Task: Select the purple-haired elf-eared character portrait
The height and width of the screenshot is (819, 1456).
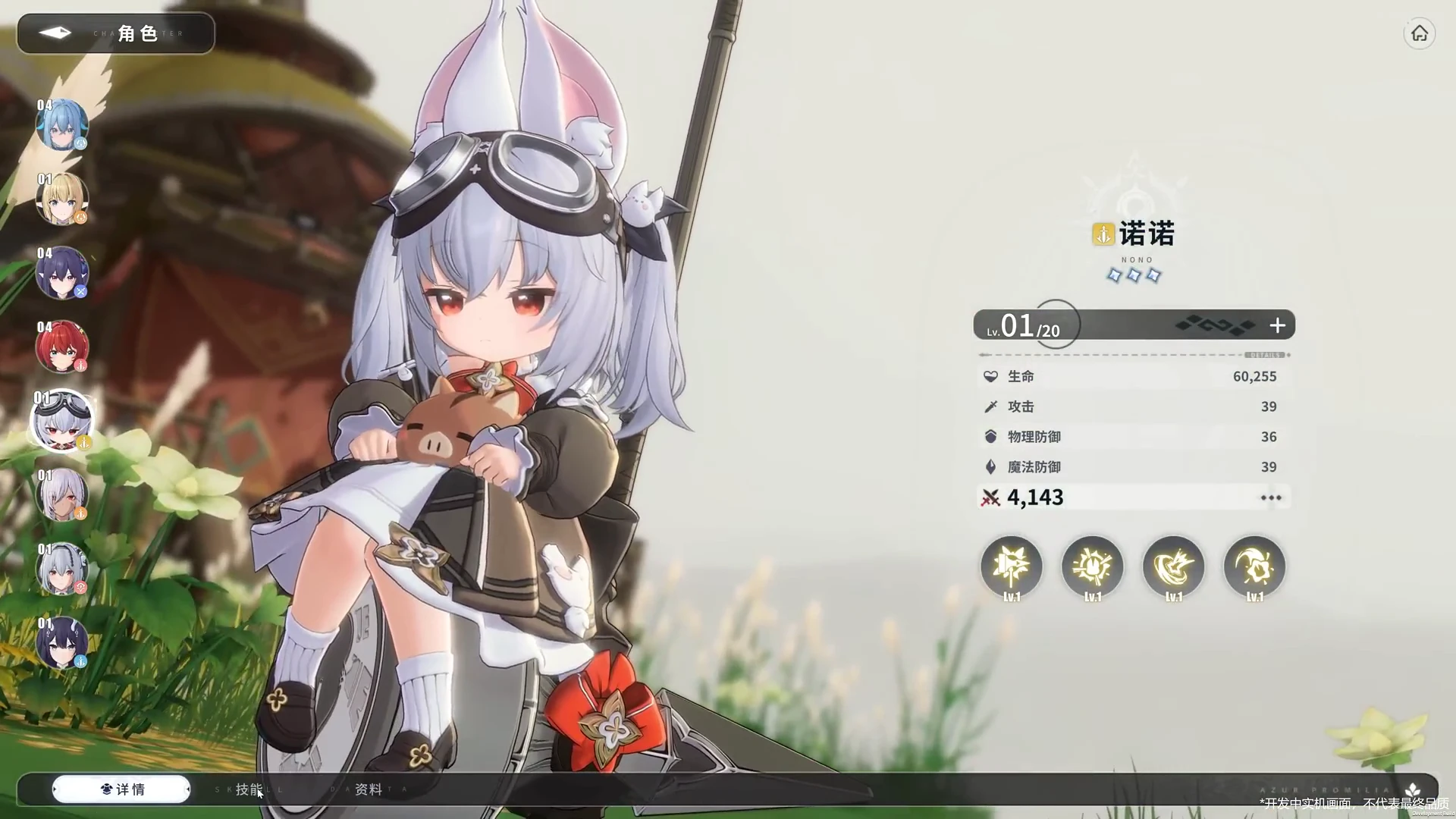Action: (x=62, y=273)
